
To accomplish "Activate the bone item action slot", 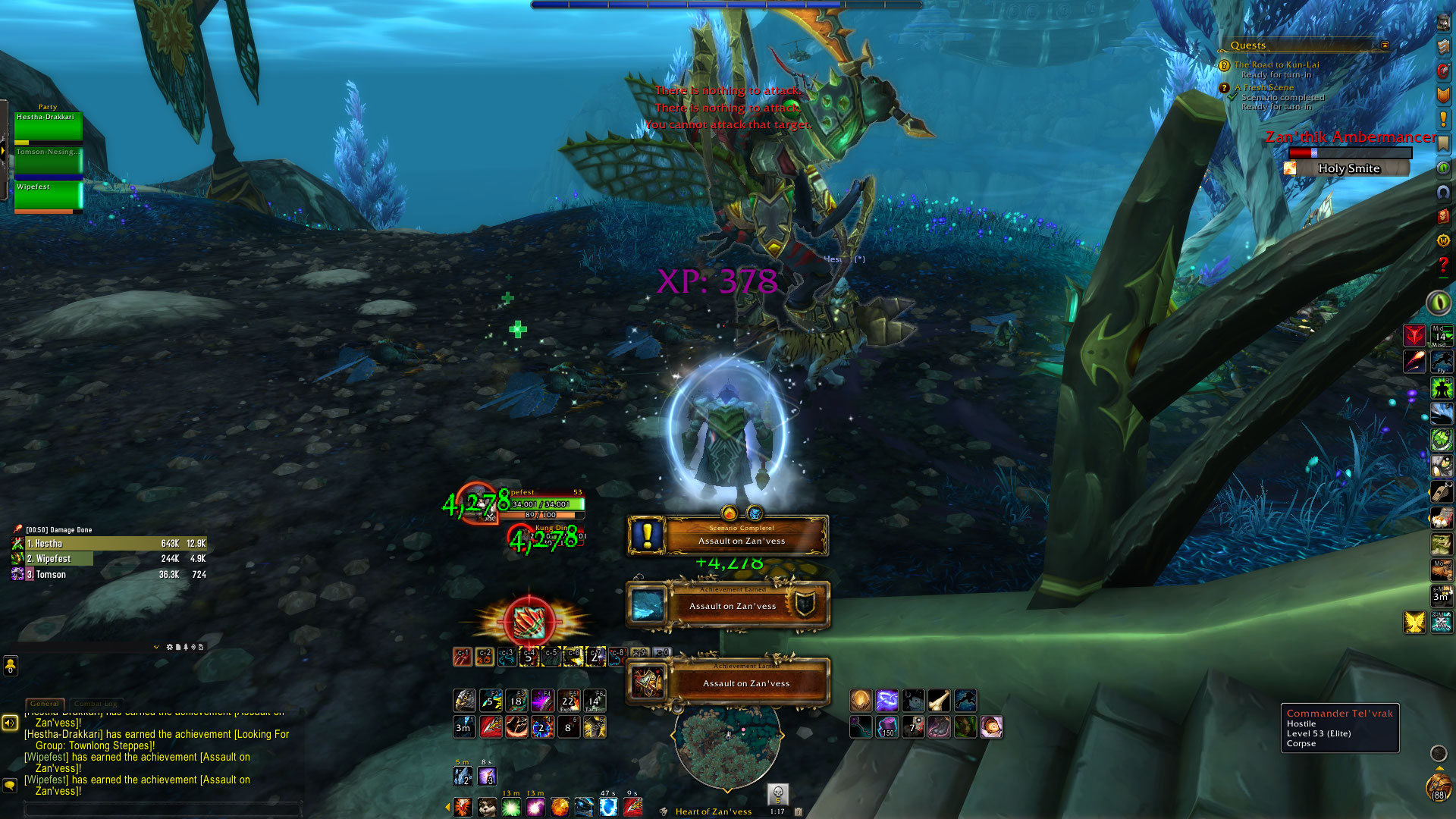I will [x=939, y=701].
